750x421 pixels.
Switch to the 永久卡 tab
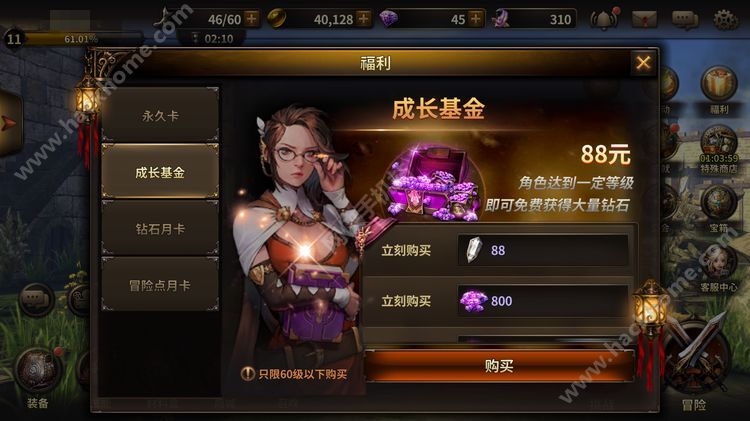(160, 115)
